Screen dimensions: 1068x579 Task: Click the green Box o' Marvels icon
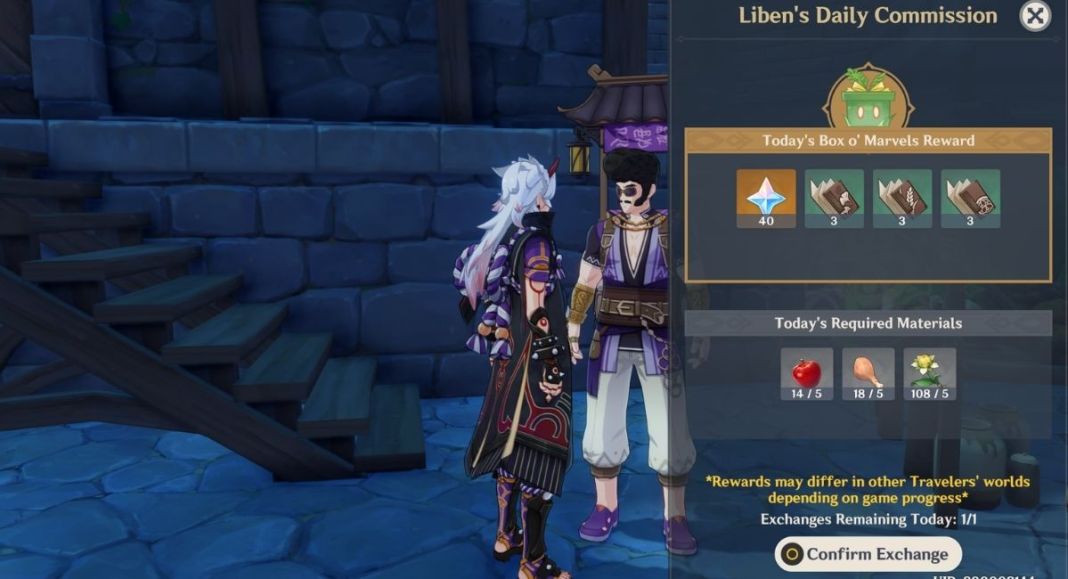coord(868,99)
